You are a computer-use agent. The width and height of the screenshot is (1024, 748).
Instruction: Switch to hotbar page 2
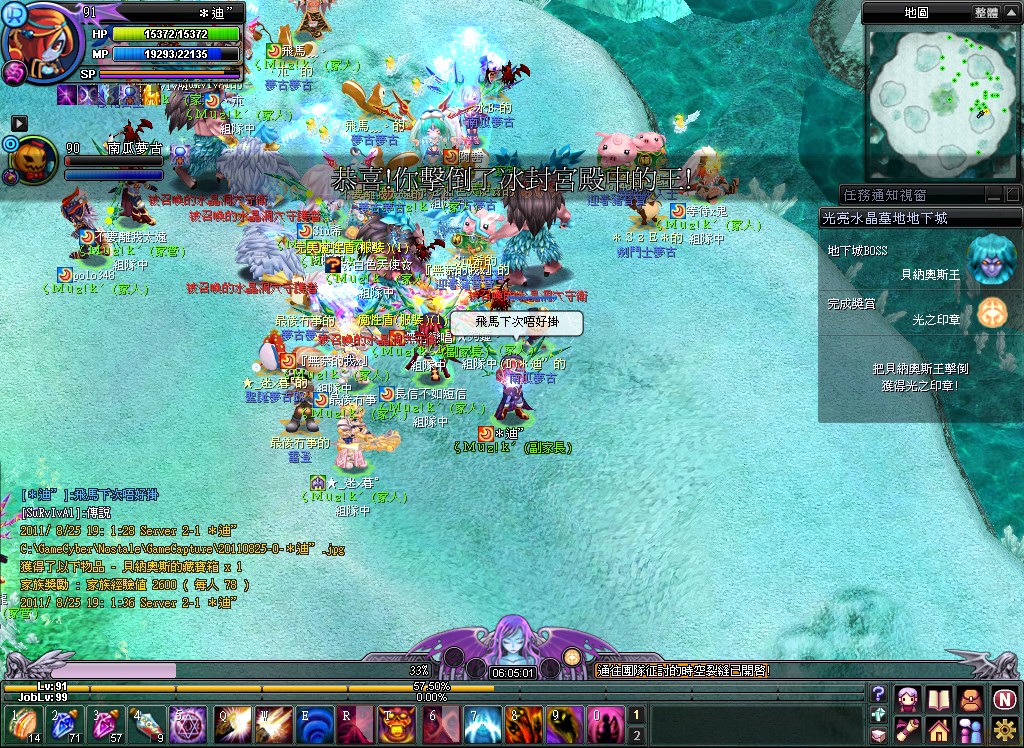(634, 735)
